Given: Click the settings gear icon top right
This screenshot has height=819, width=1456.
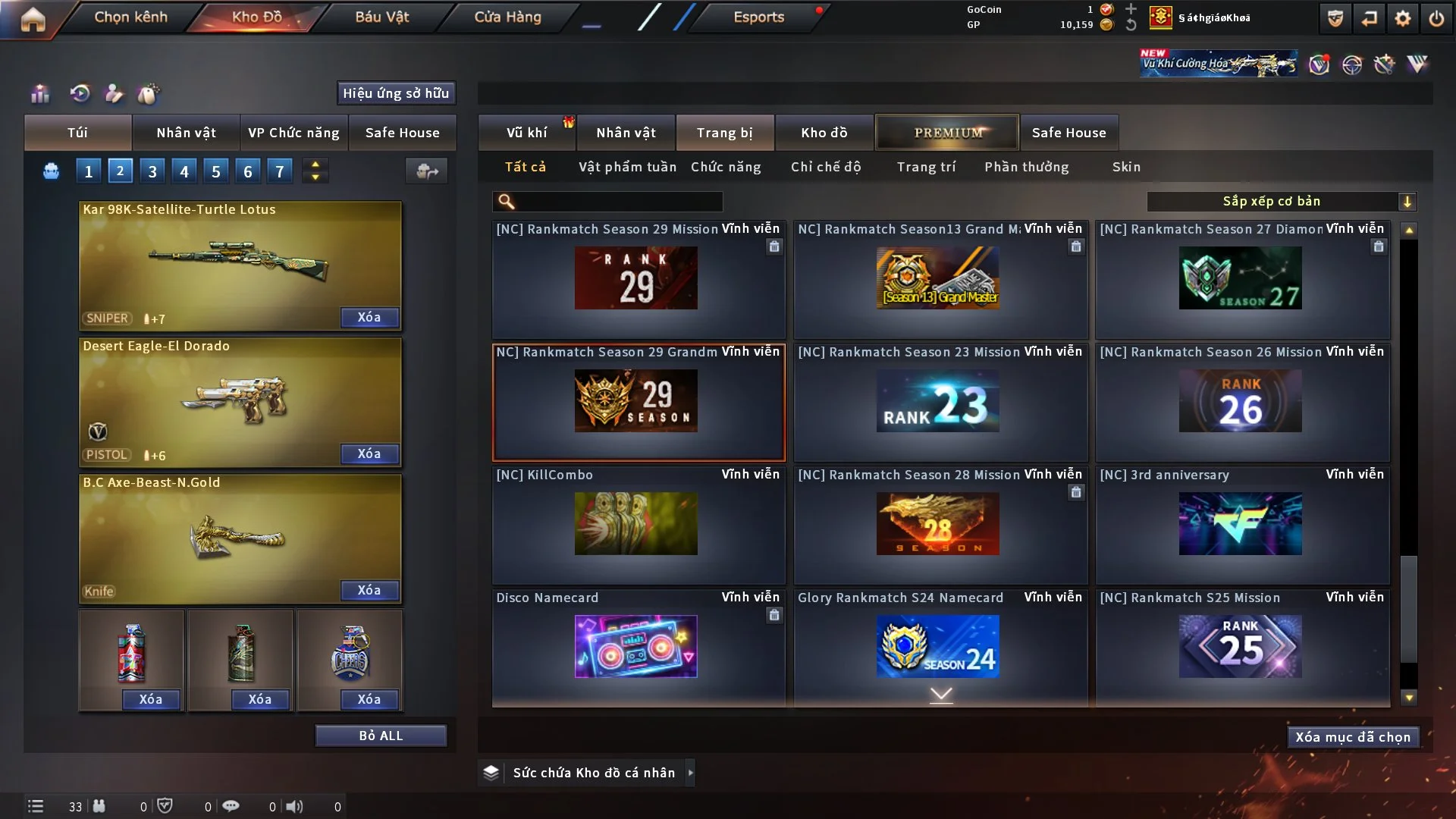Looking at the screenshot, I should [x=1403, y=17].
